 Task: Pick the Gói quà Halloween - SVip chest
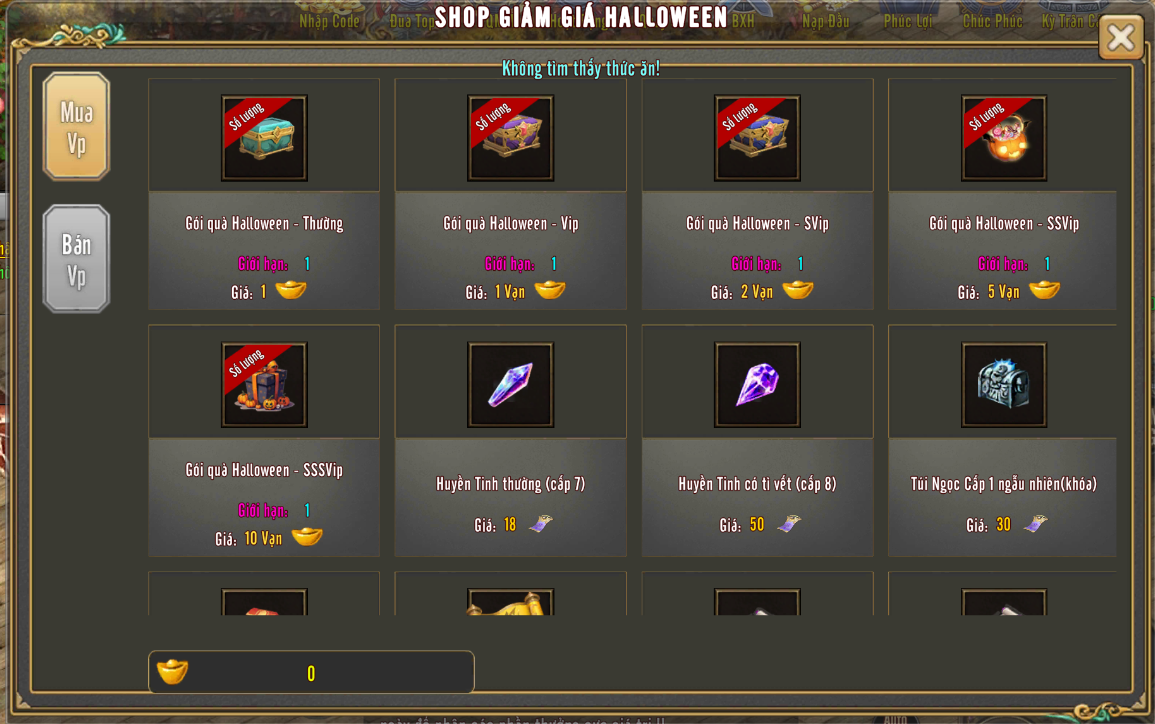click(x=757, y=138)
